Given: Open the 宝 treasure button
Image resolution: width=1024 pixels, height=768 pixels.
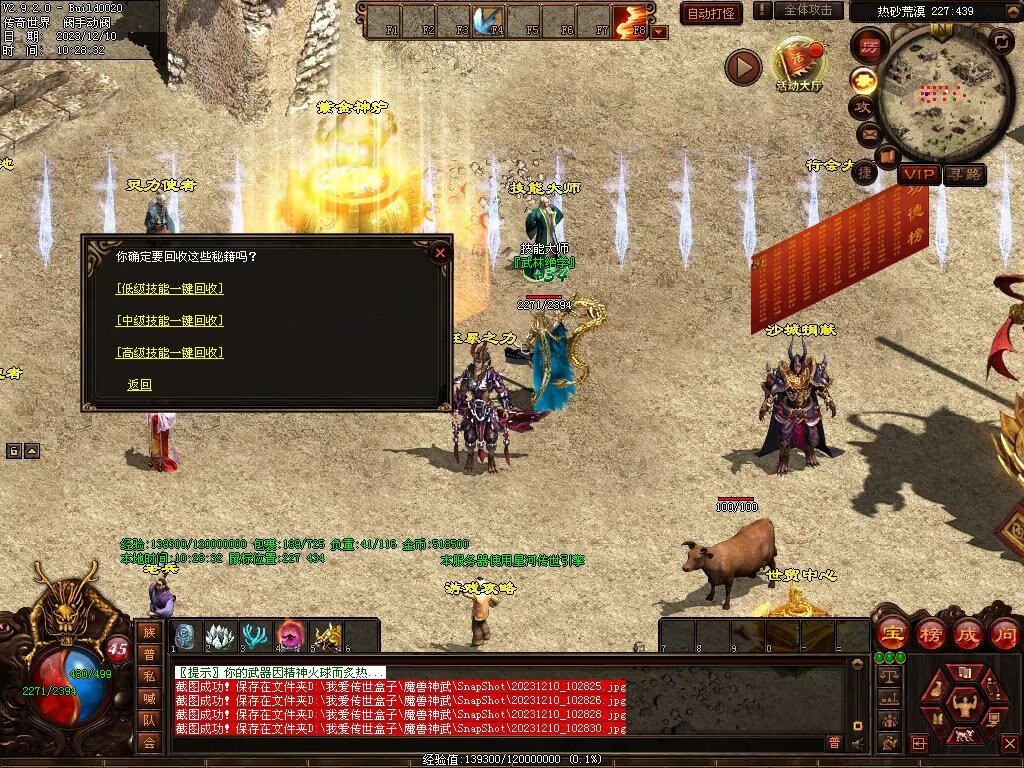Looking at the screenshot, I should tap(892, 634).
